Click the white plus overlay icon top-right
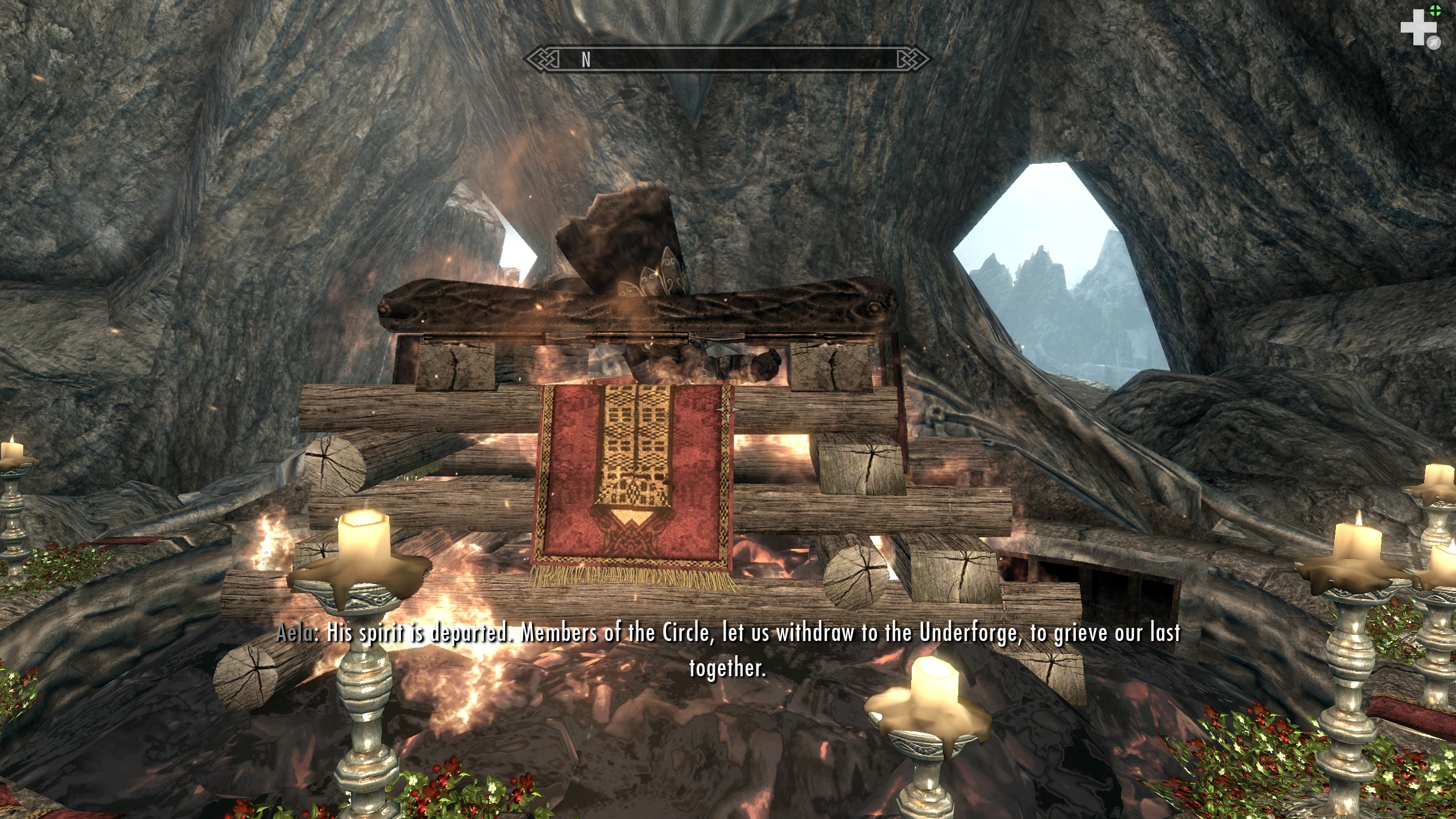This screenshot has width=1456, height=819. [1418, 27]
